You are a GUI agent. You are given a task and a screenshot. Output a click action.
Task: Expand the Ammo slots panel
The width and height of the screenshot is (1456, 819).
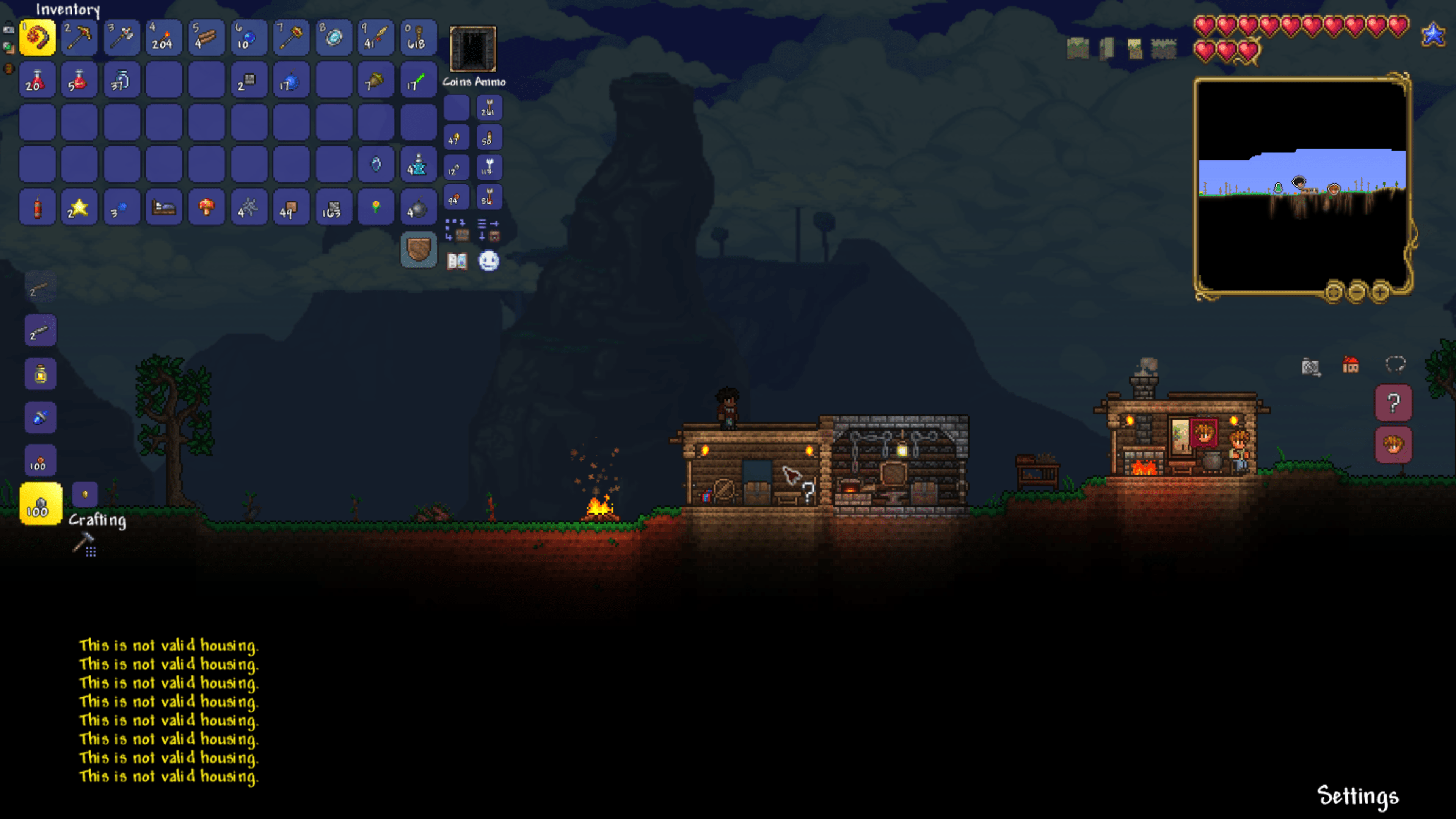[491, 82]
